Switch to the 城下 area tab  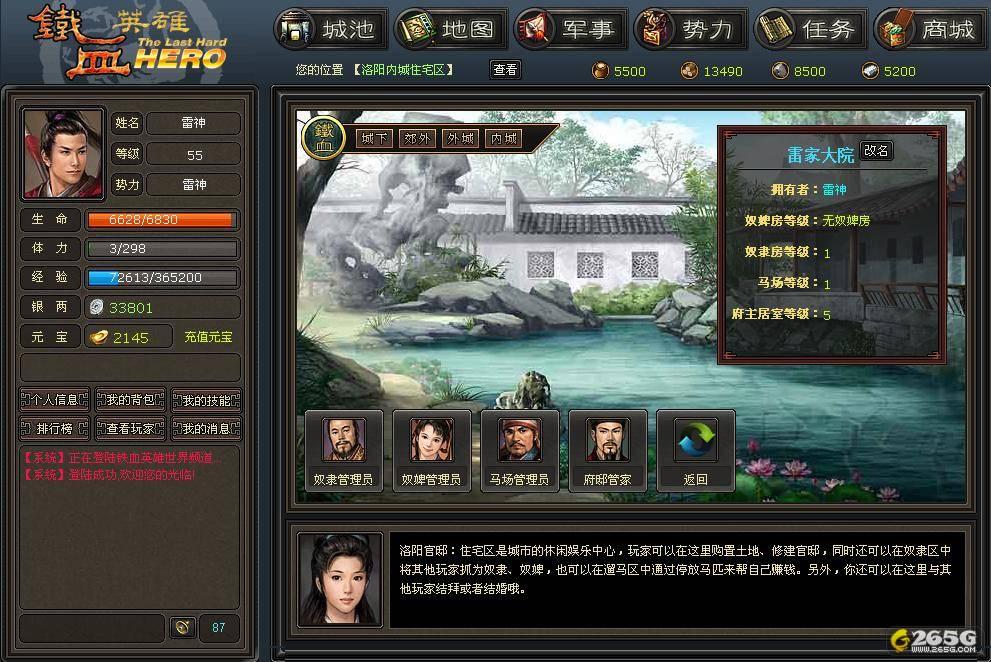(375, 139)
